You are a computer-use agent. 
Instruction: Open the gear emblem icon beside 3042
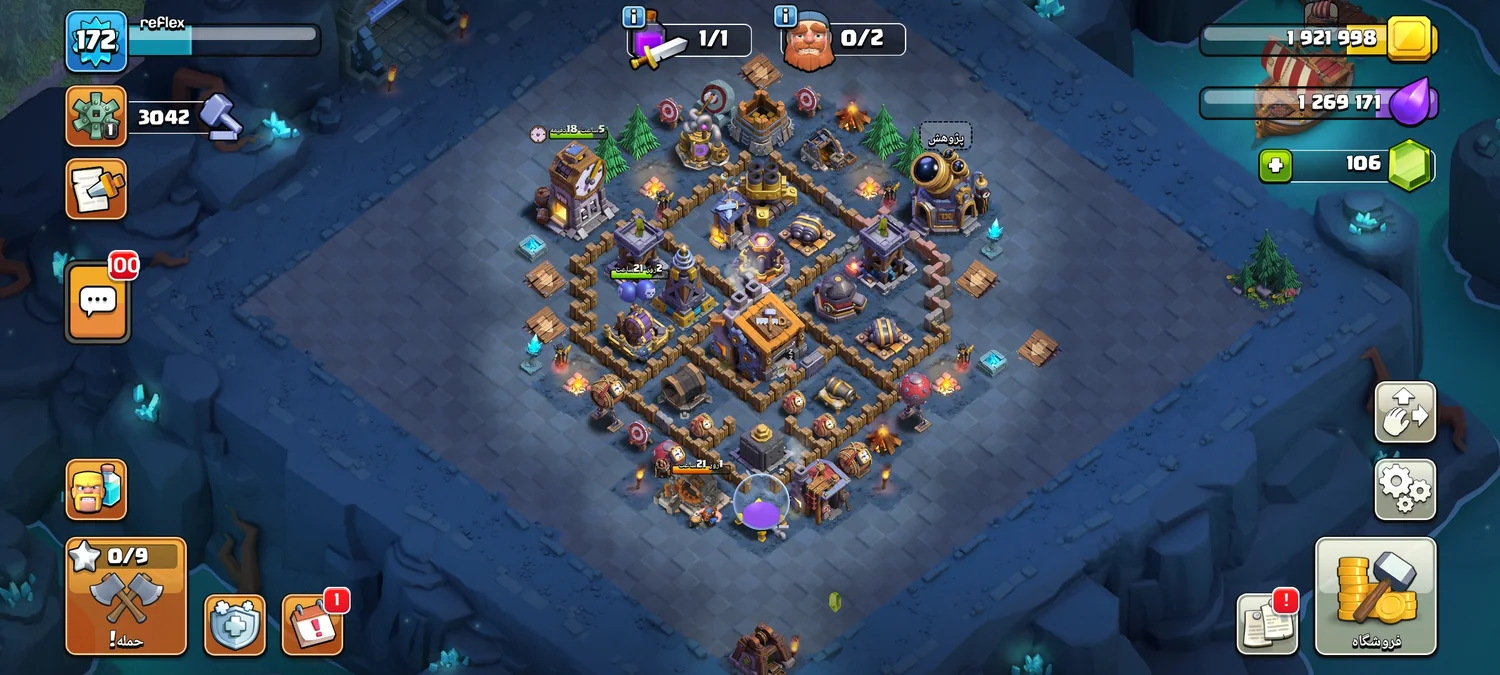[96, 116]
